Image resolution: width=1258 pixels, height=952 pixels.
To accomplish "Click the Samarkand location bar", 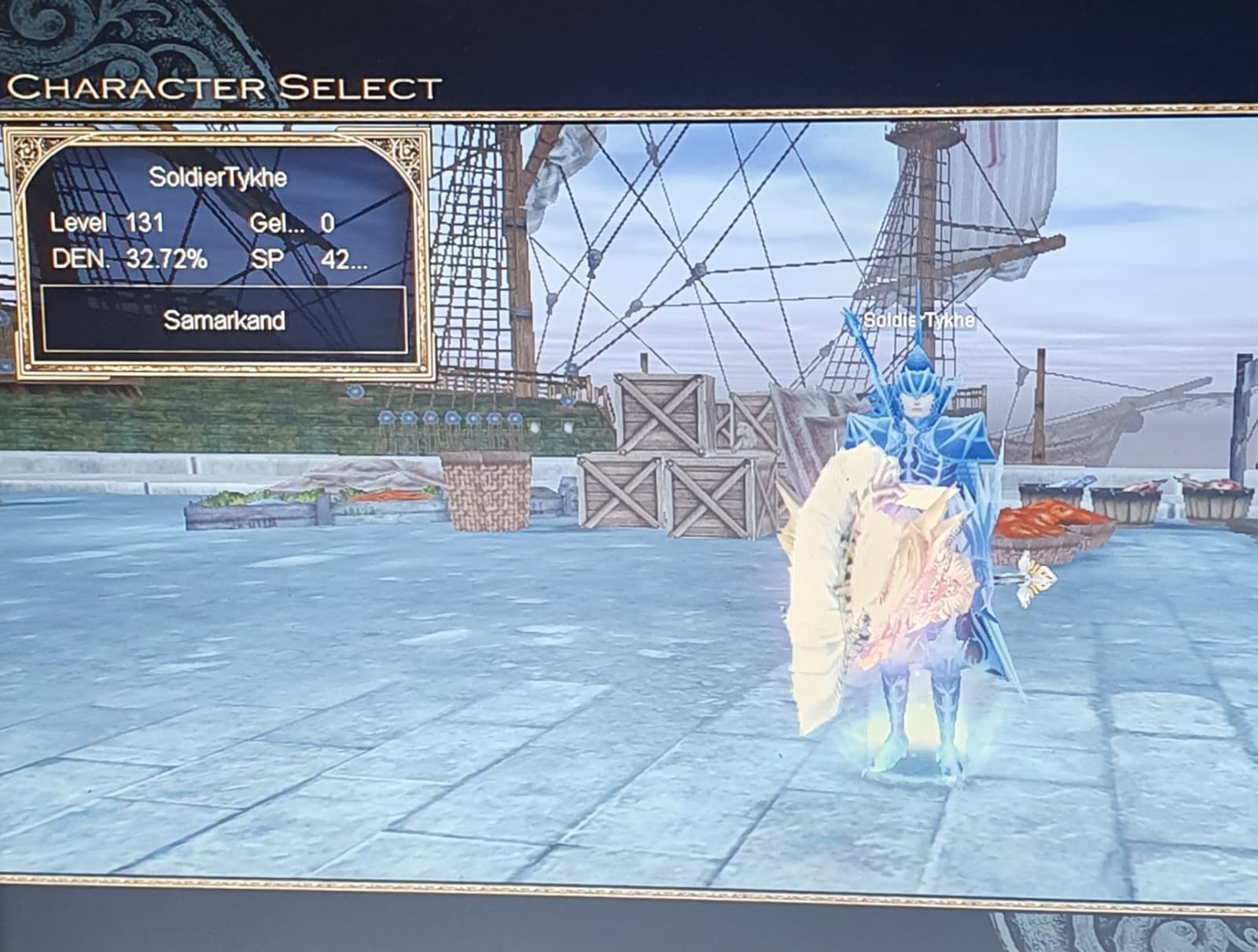I will (x=224, y=320).
